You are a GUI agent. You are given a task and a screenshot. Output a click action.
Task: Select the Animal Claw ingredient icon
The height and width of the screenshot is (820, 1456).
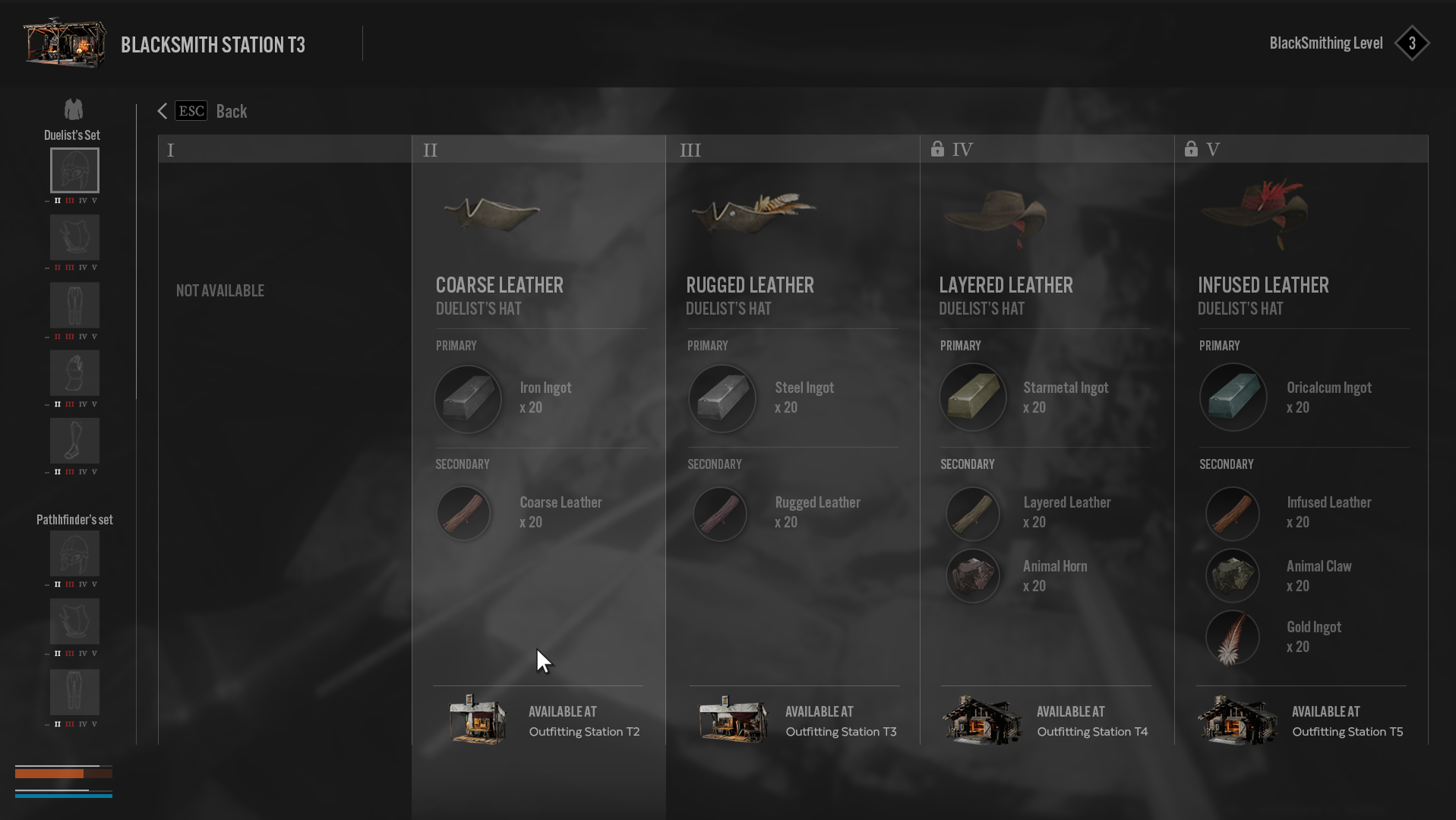tap(1233, 575)
